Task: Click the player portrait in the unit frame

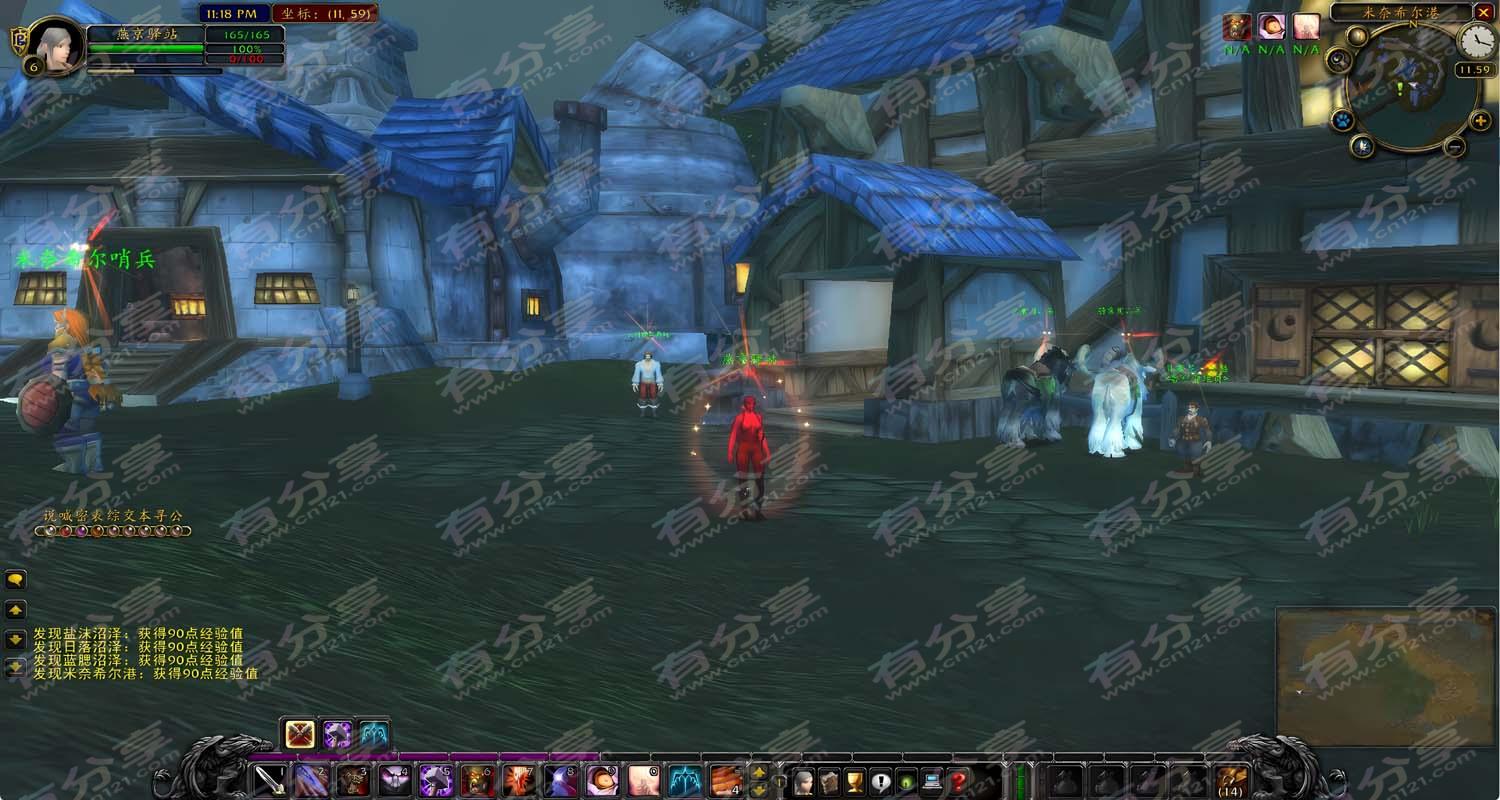Action: coord(55,46)
